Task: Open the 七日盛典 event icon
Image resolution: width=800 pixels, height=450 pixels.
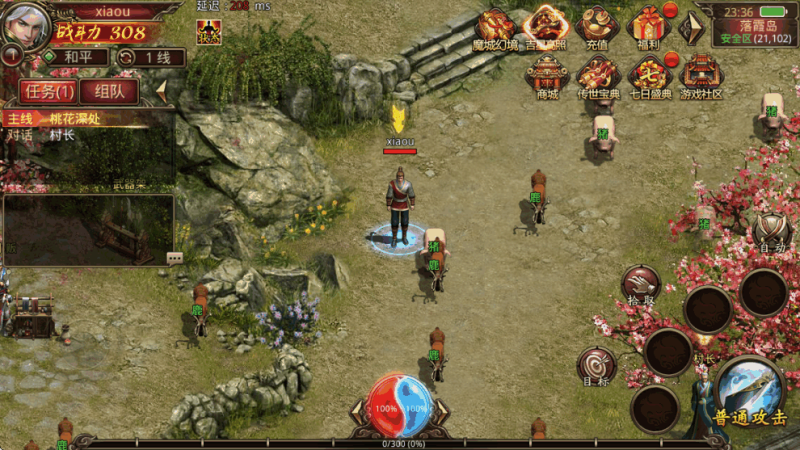Action: click(649, 75)
